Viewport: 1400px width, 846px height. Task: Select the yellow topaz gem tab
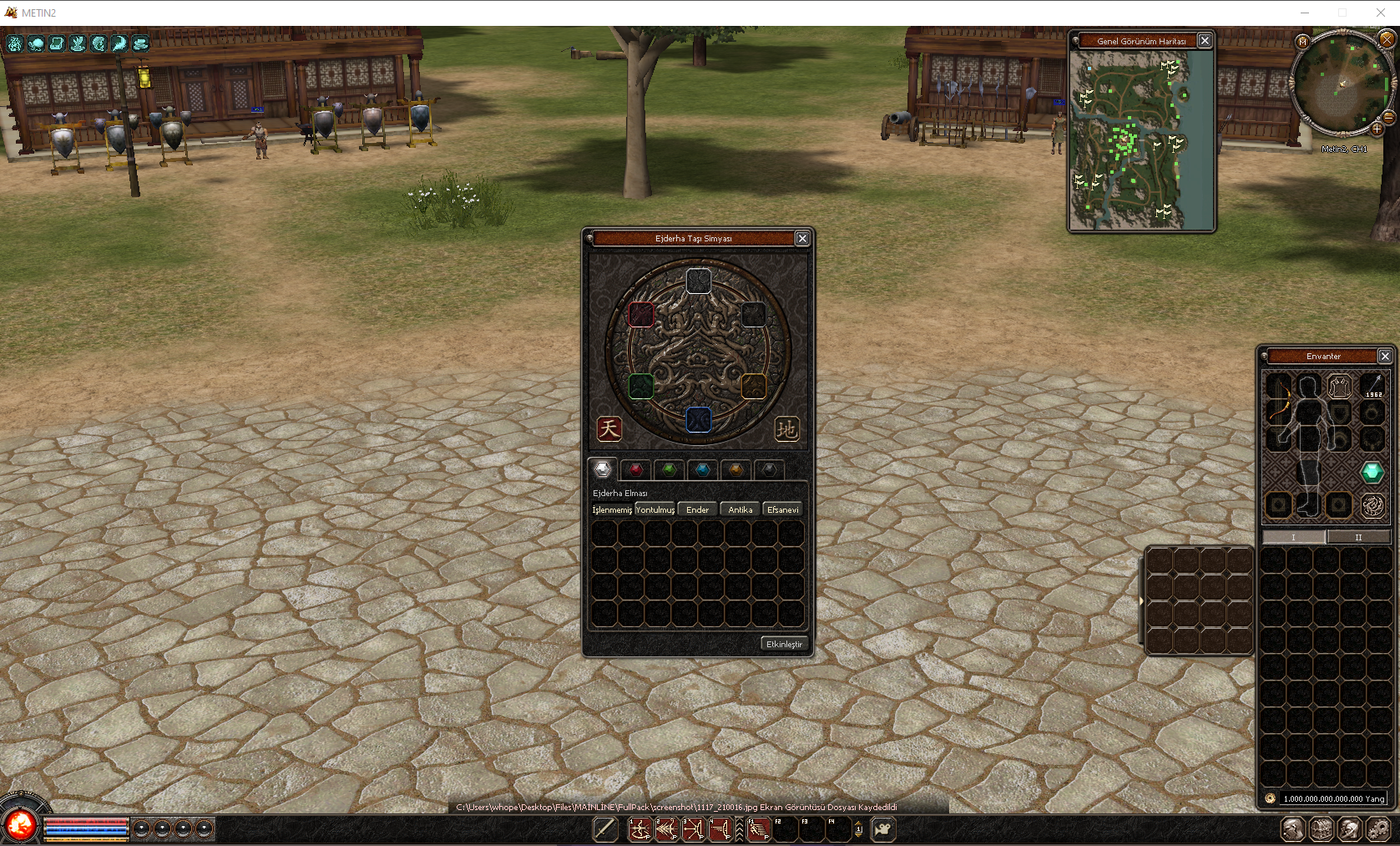tap(735, 470)
